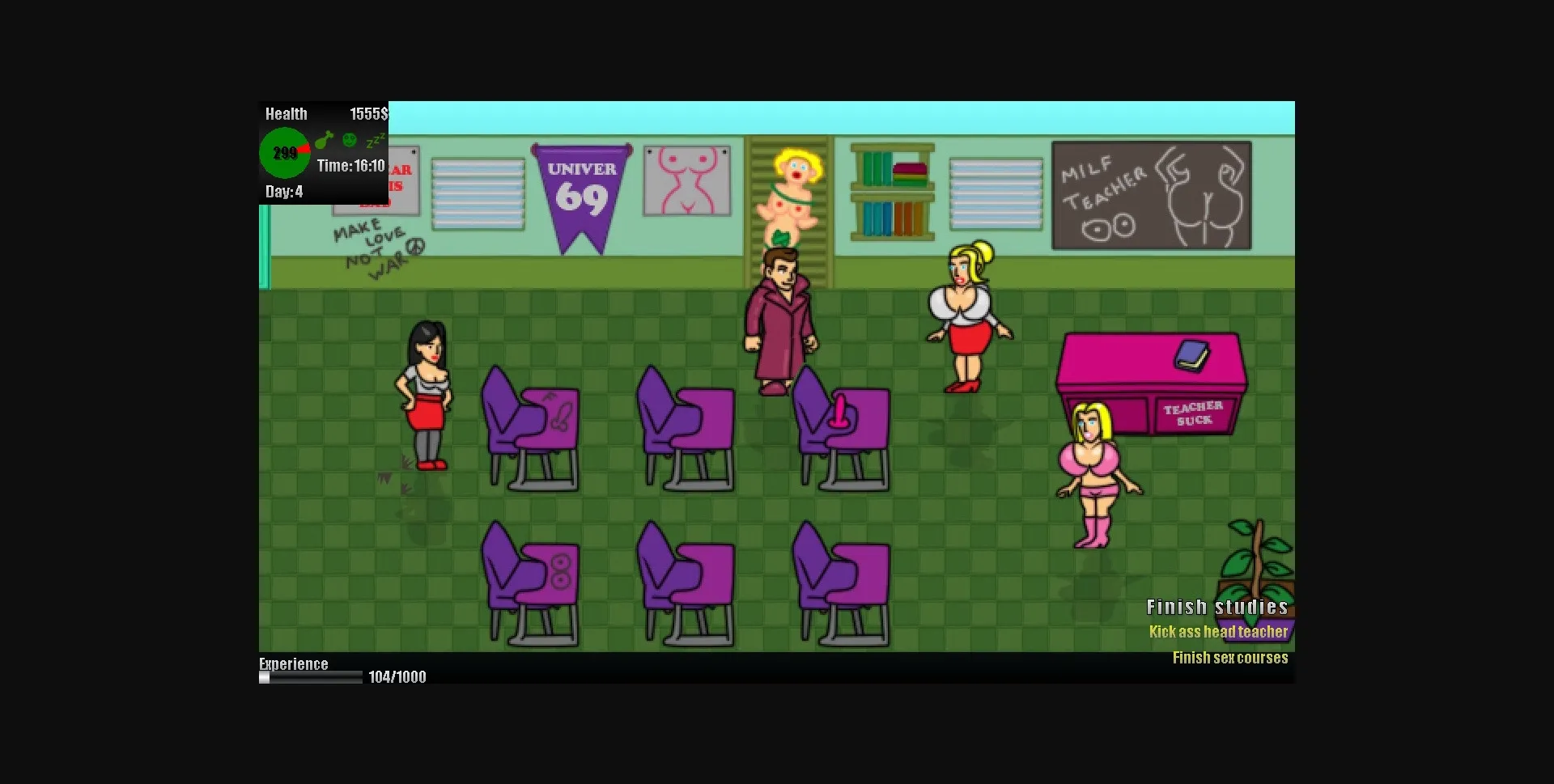Screen dimensions: 1554x784
Task: Click the UNIVER 69 pennant banner
Action: [x=580, y=186]
